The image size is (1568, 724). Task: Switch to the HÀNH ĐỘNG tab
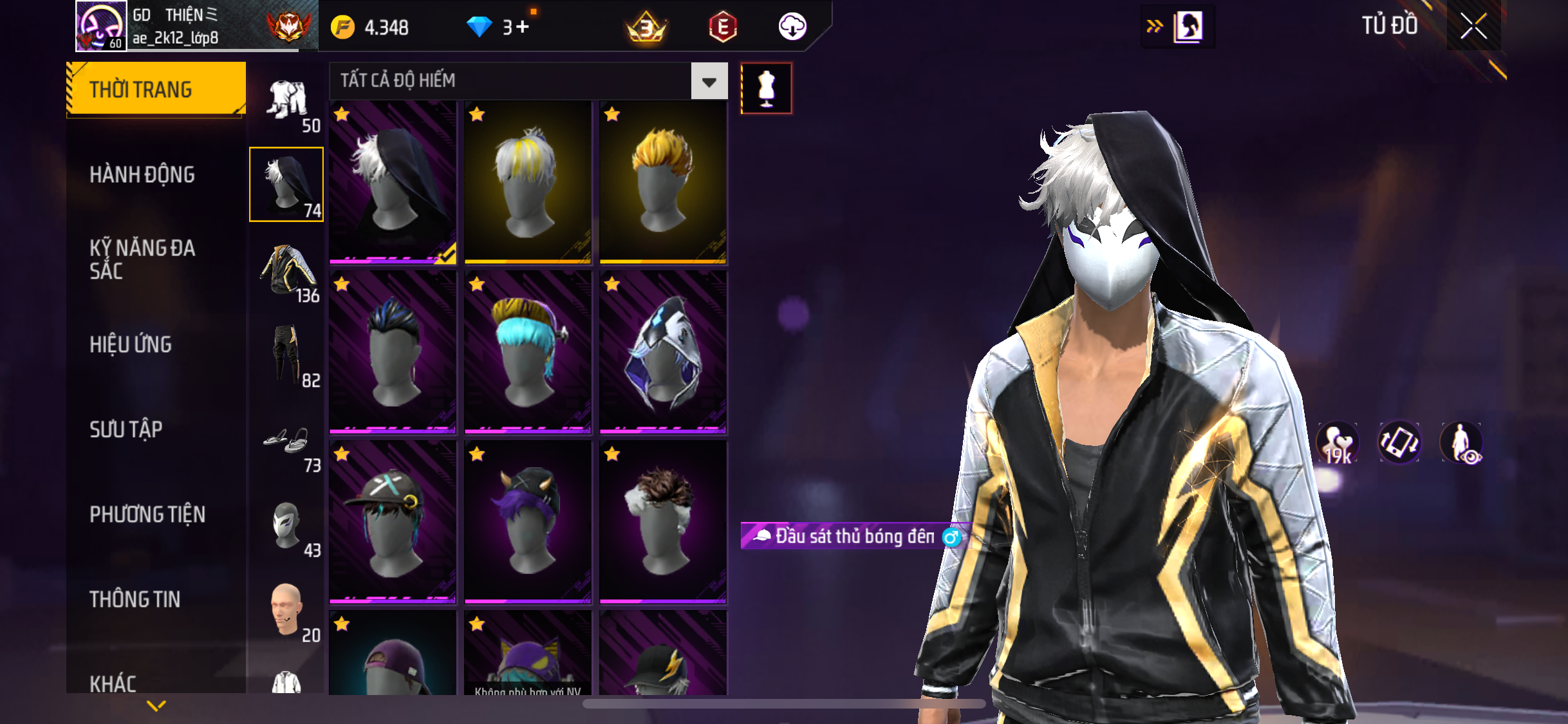(x=142, y=174)
